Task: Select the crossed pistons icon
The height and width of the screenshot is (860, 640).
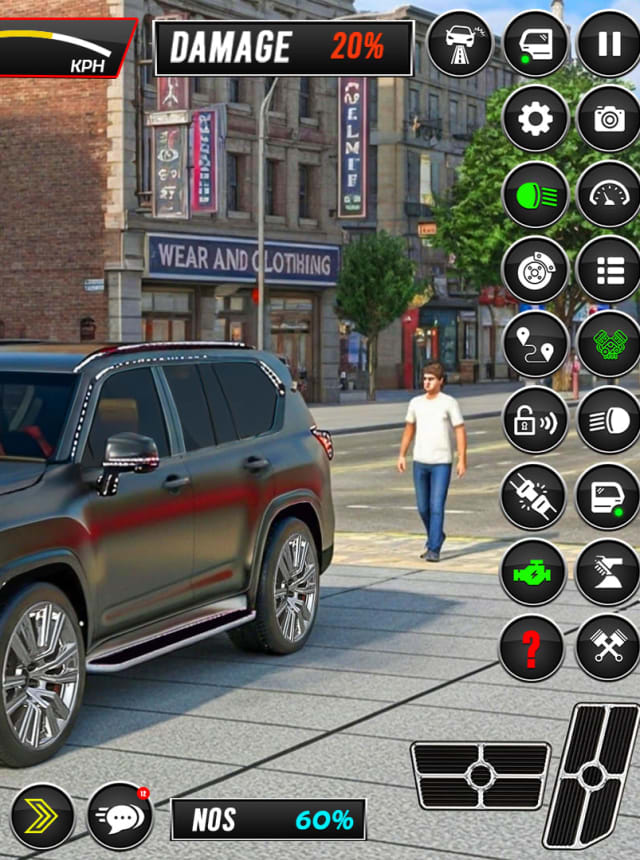Action: point(608,648)
